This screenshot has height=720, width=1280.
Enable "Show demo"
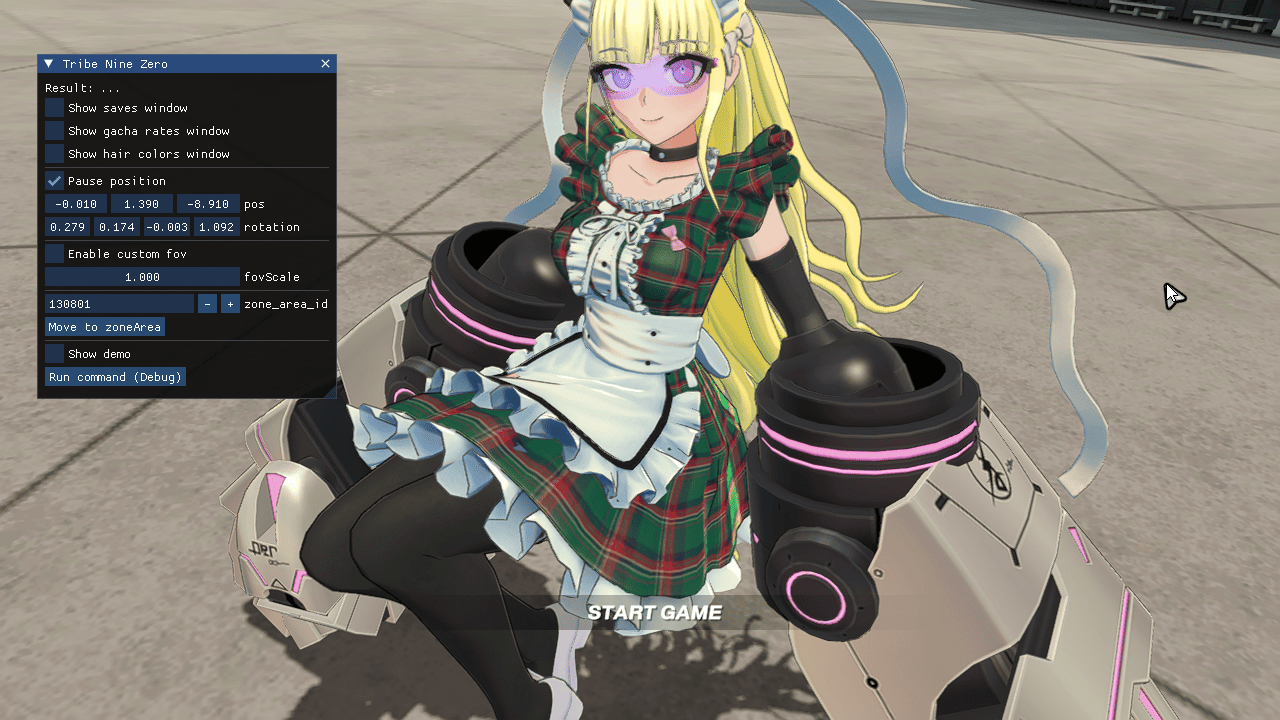(x=53, y=353)
